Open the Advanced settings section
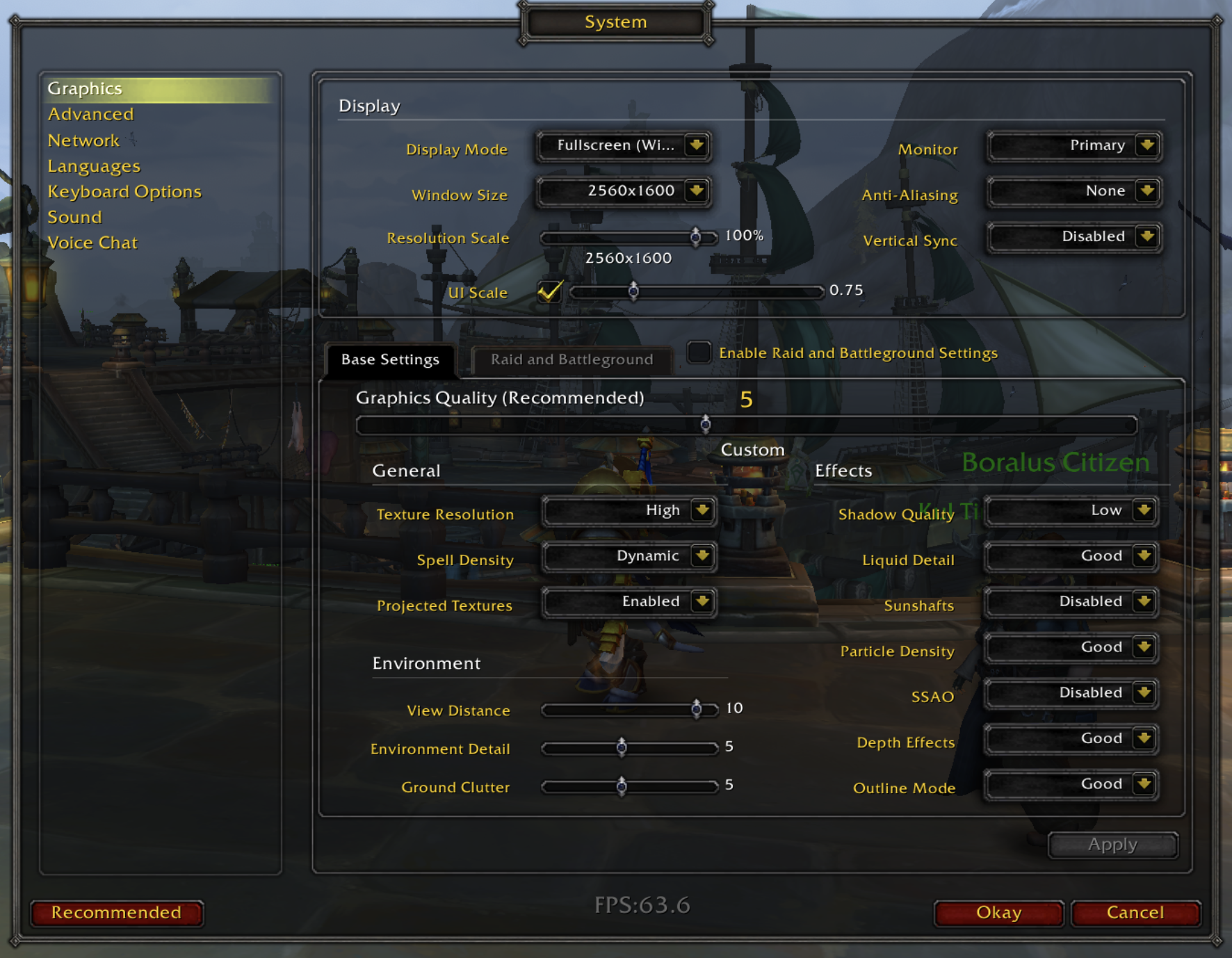The image size is (1232, 958). click(x=91, y=114)
